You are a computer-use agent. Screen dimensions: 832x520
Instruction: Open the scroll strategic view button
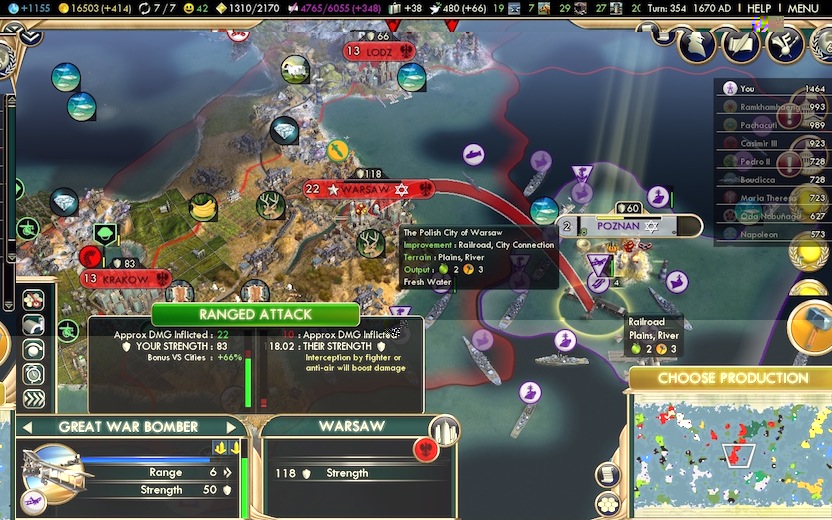tap(608, 474)
